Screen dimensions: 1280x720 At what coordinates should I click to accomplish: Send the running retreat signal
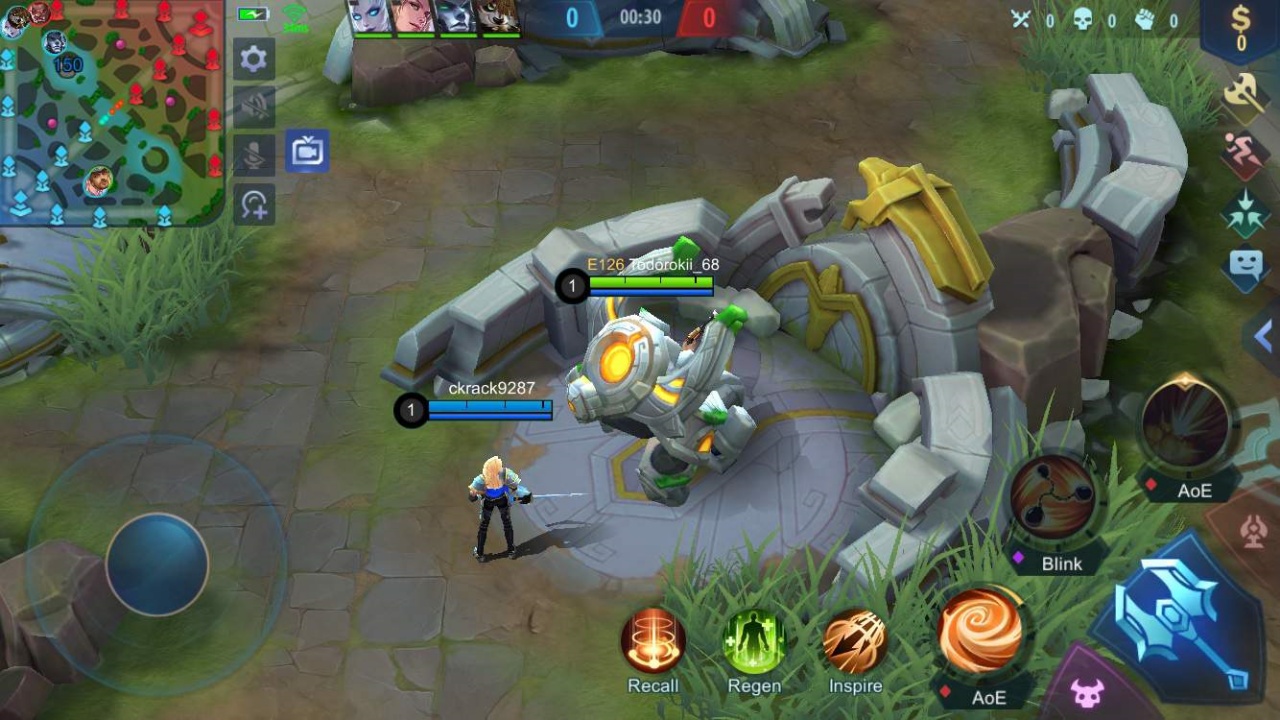[1246, 153]
